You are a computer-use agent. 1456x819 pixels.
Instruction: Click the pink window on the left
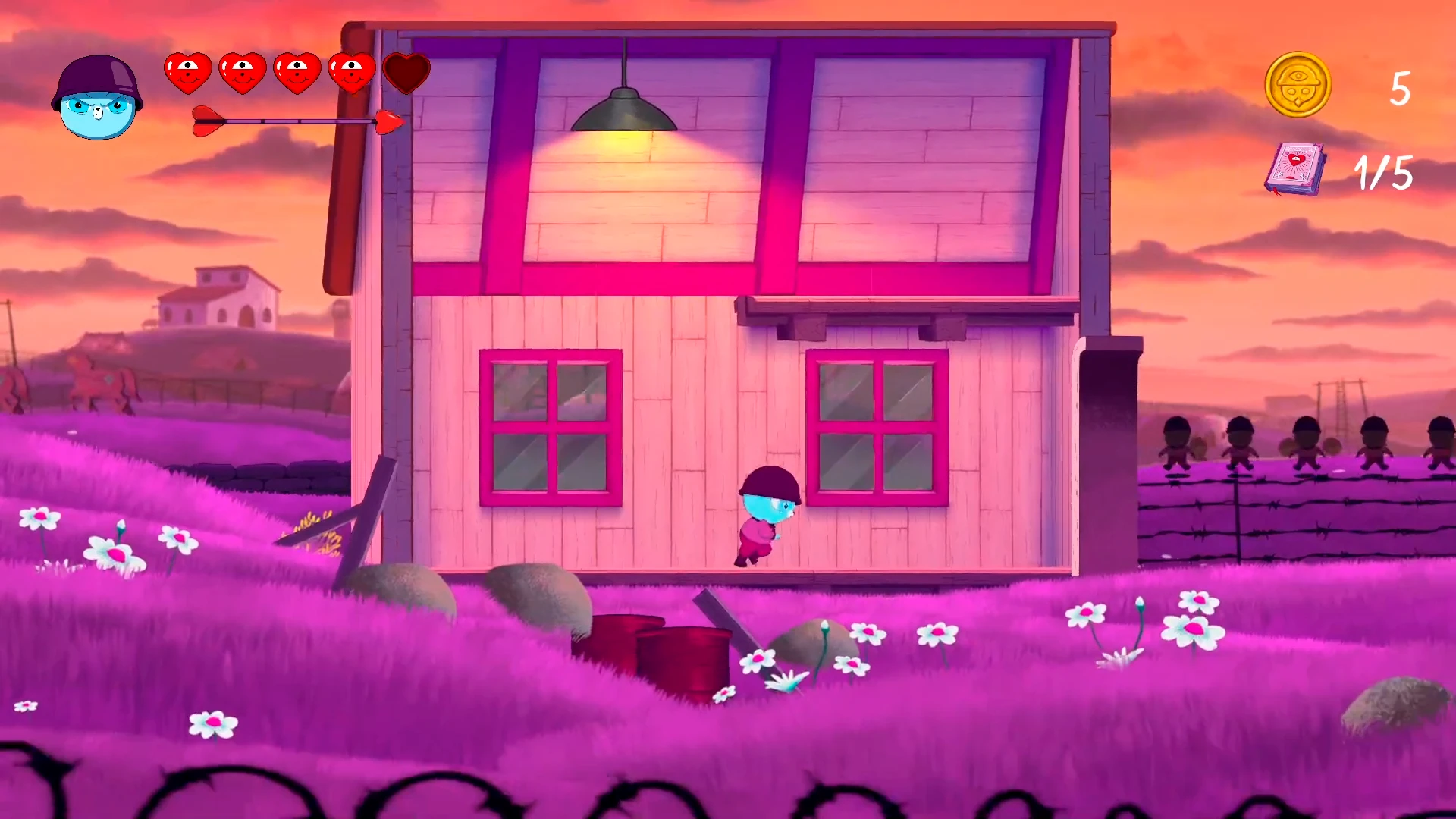(550, 428)
